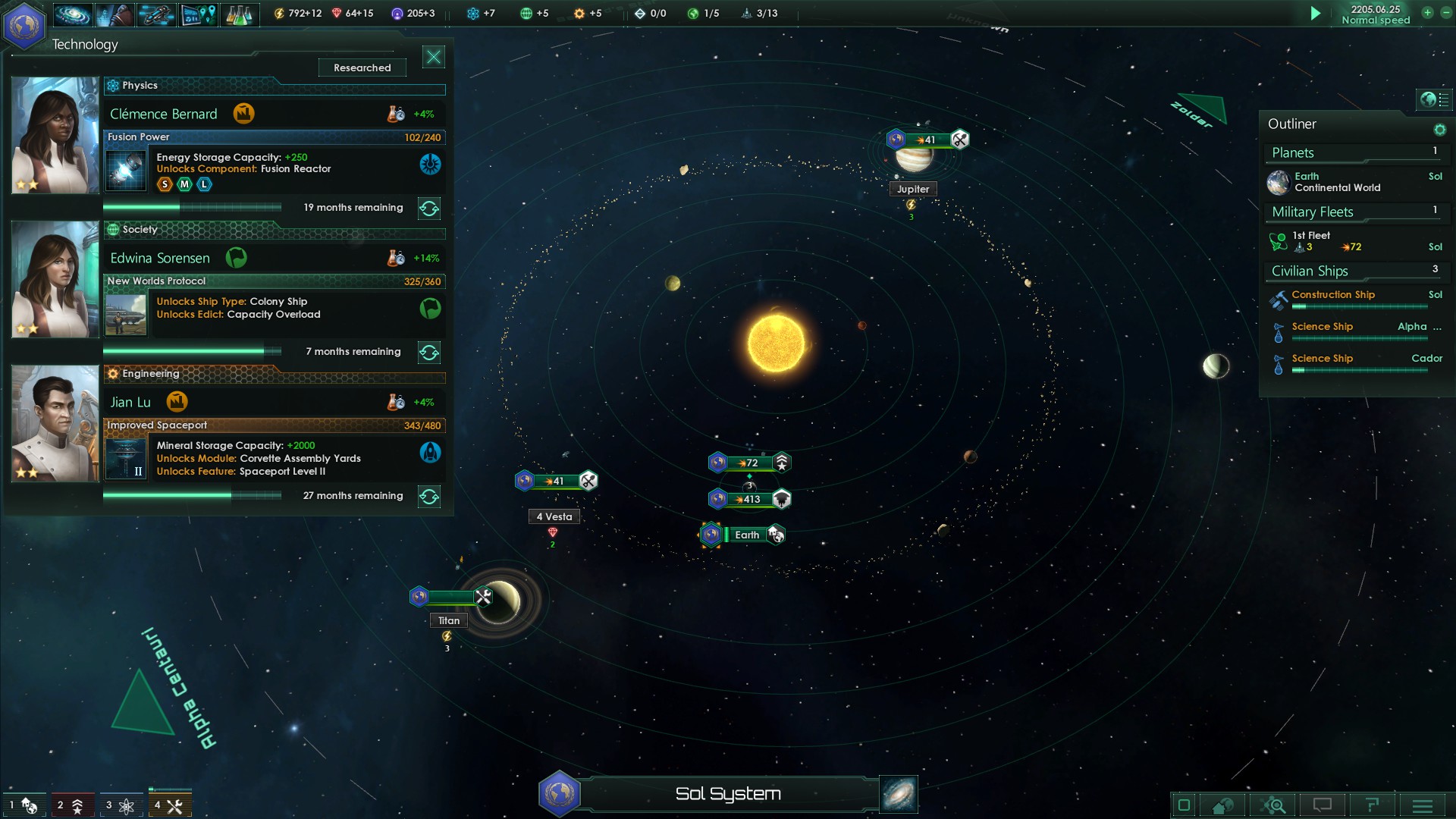1456x819 pixels.
Task: Select scientist Clémence Bernard's portrait
Action: pos(55,135)
